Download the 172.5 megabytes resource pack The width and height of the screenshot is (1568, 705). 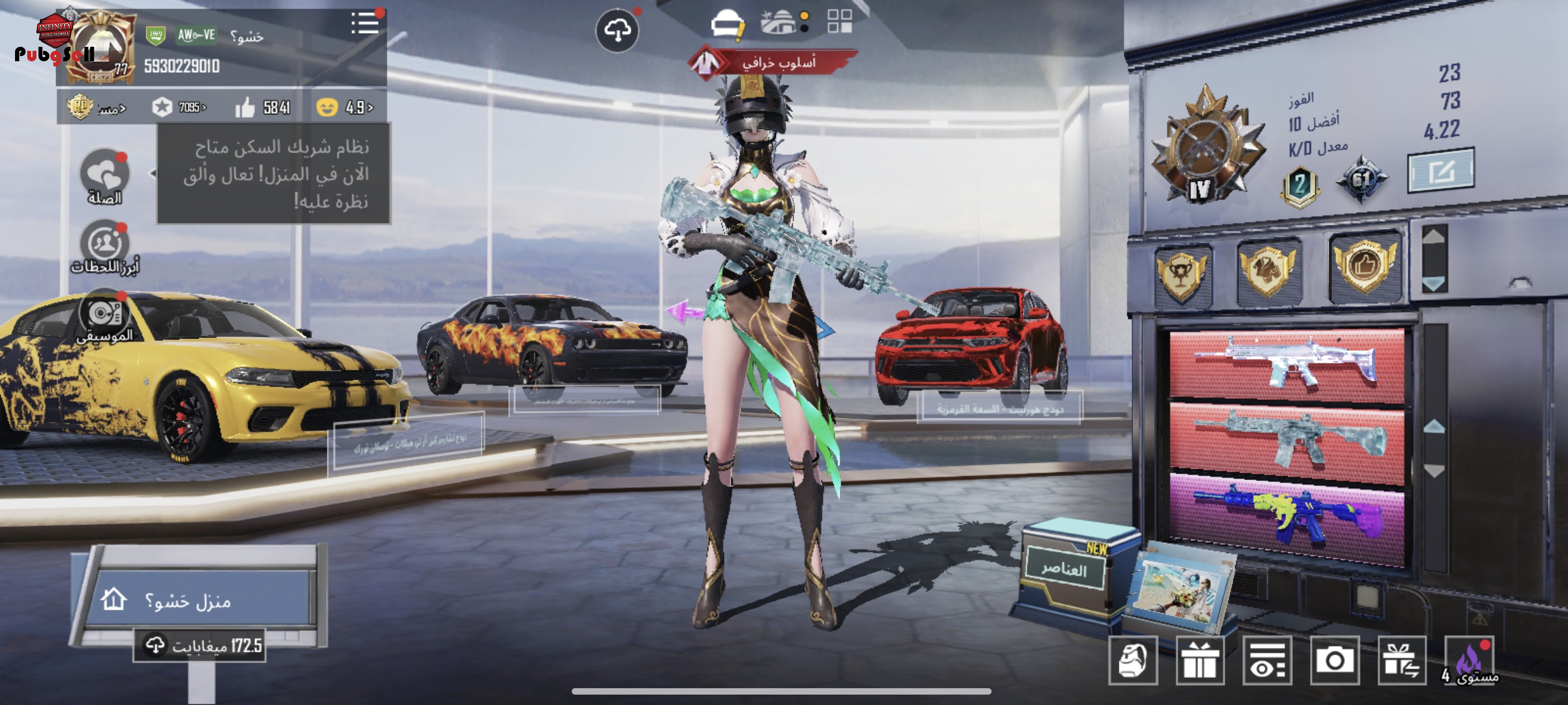tap(199, 645)
